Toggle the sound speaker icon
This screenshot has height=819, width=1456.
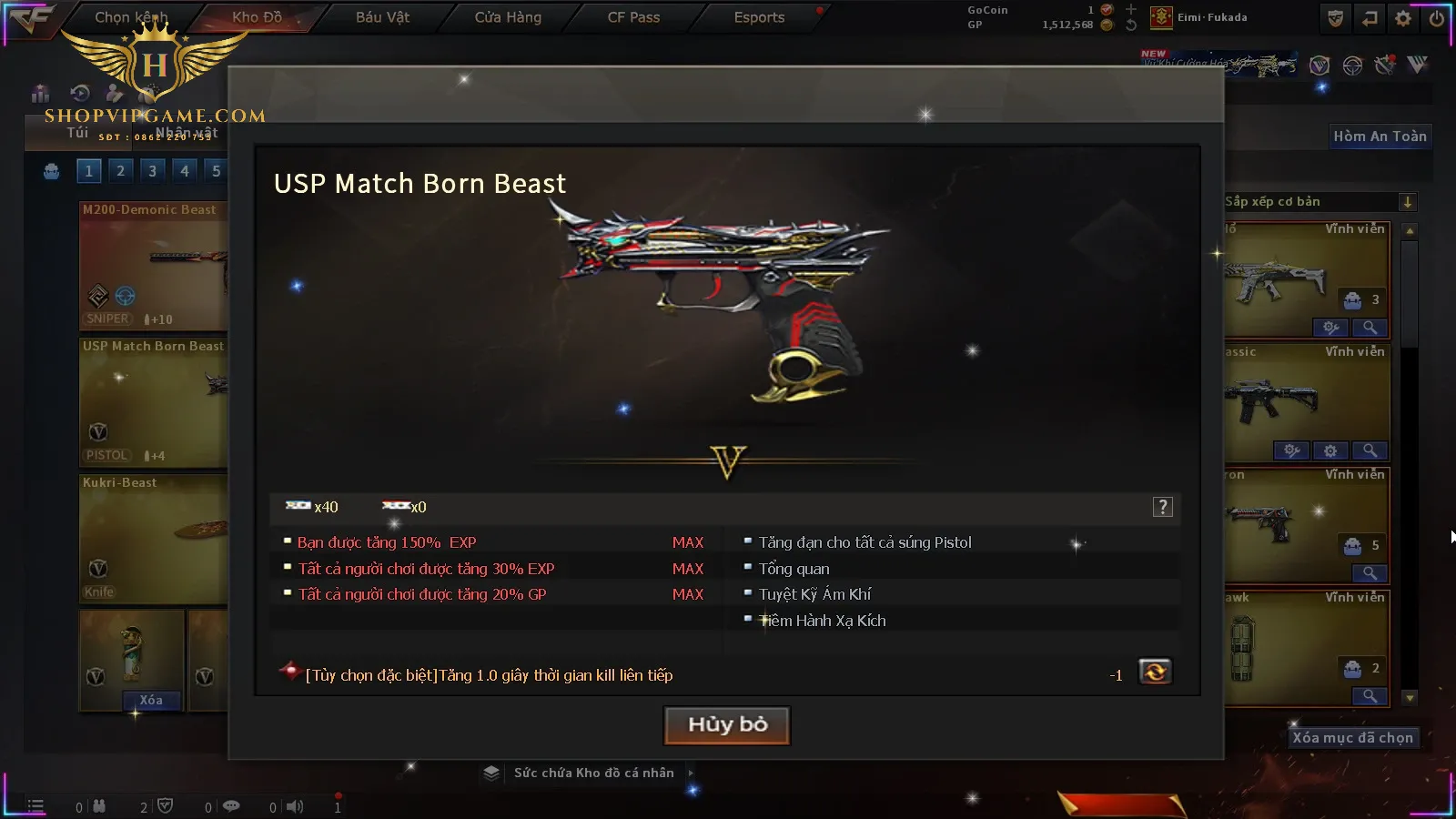tap(295, 806)
